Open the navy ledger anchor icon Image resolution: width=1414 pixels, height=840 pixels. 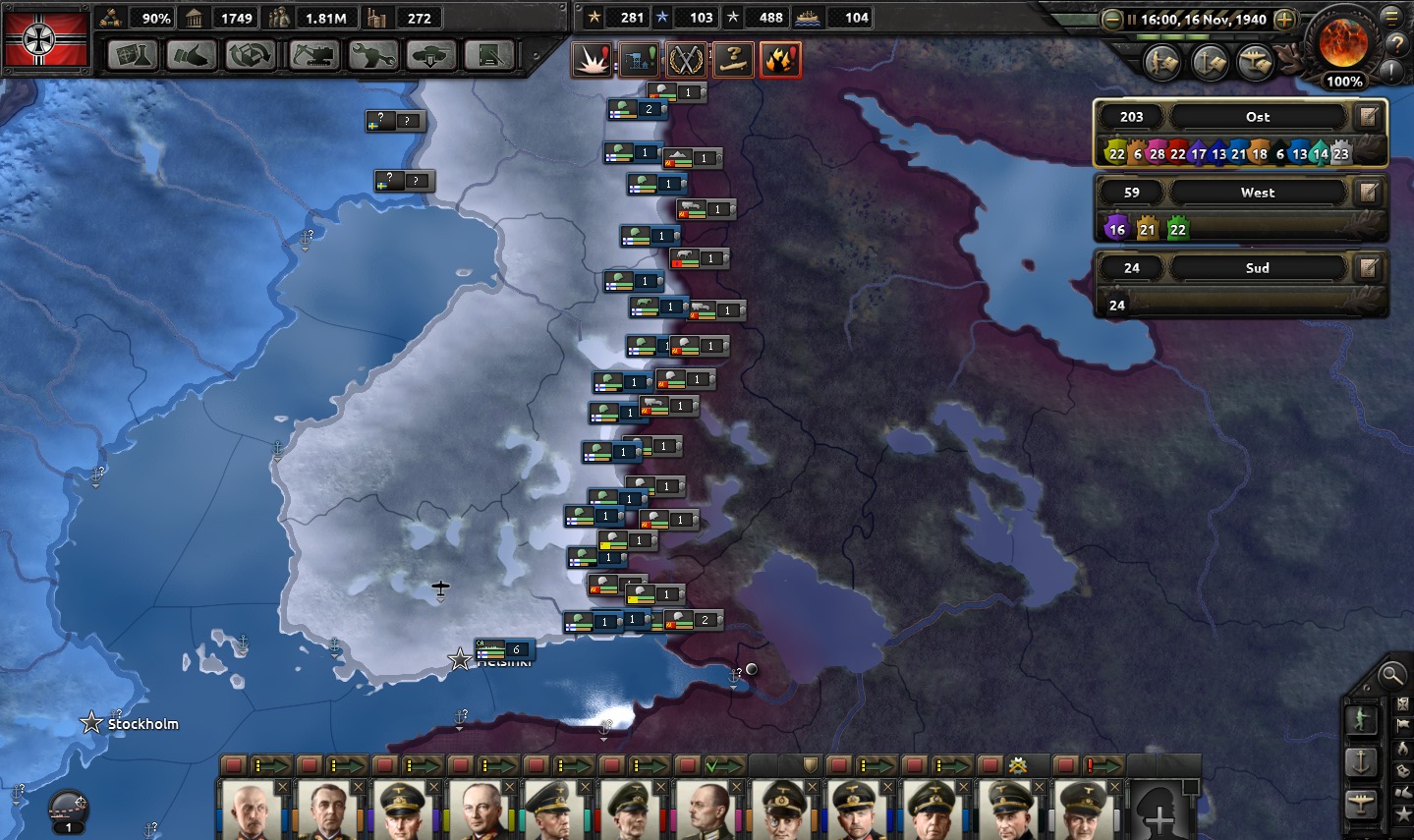(x=1360, y=761)
